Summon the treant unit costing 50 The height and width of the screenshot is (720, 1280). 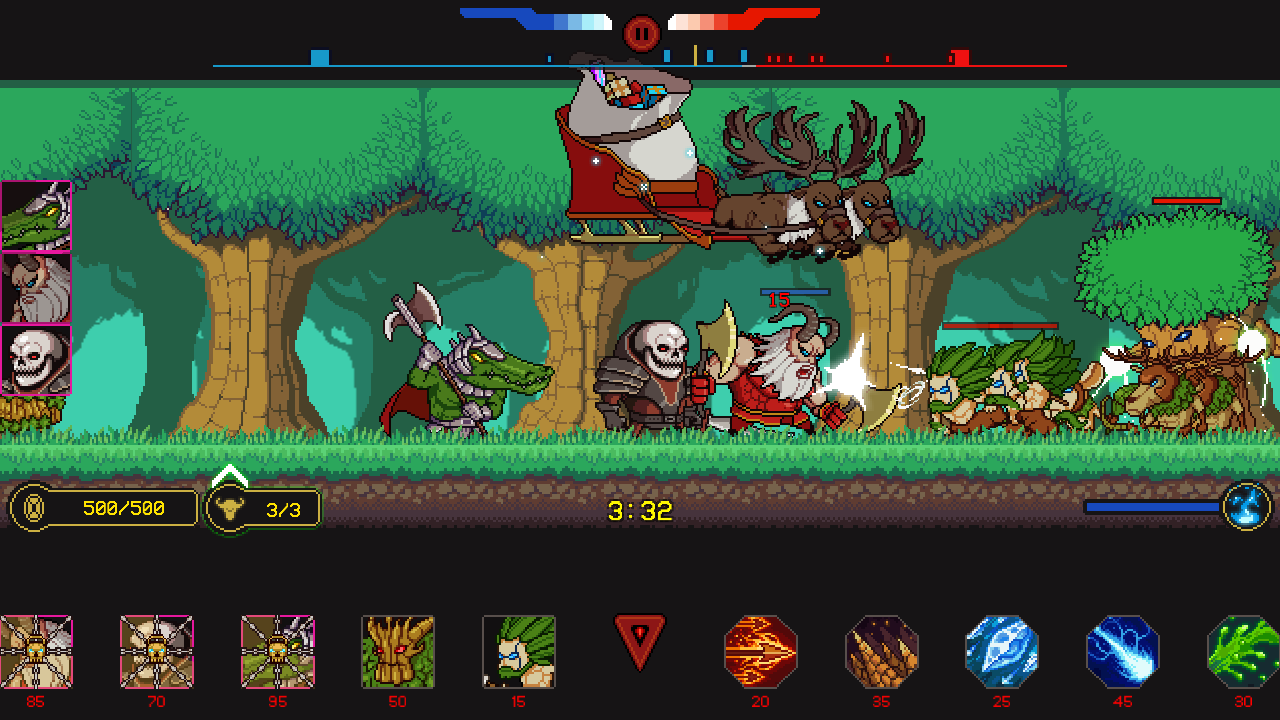[x=397, y=651]
